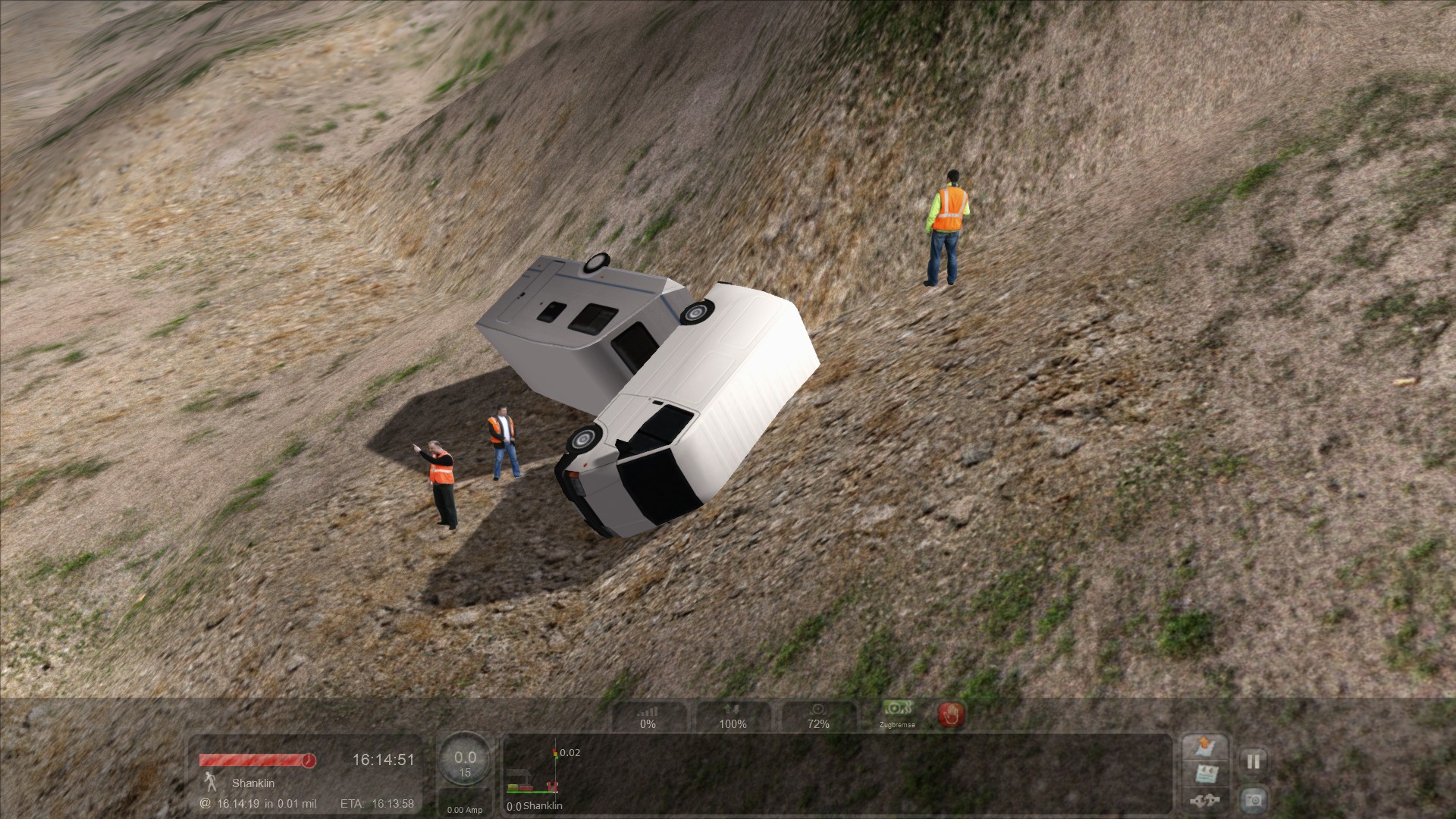Adjust the throttle 0% control
The height and width of the screenshot is (819, 1456).
(648, 717)
